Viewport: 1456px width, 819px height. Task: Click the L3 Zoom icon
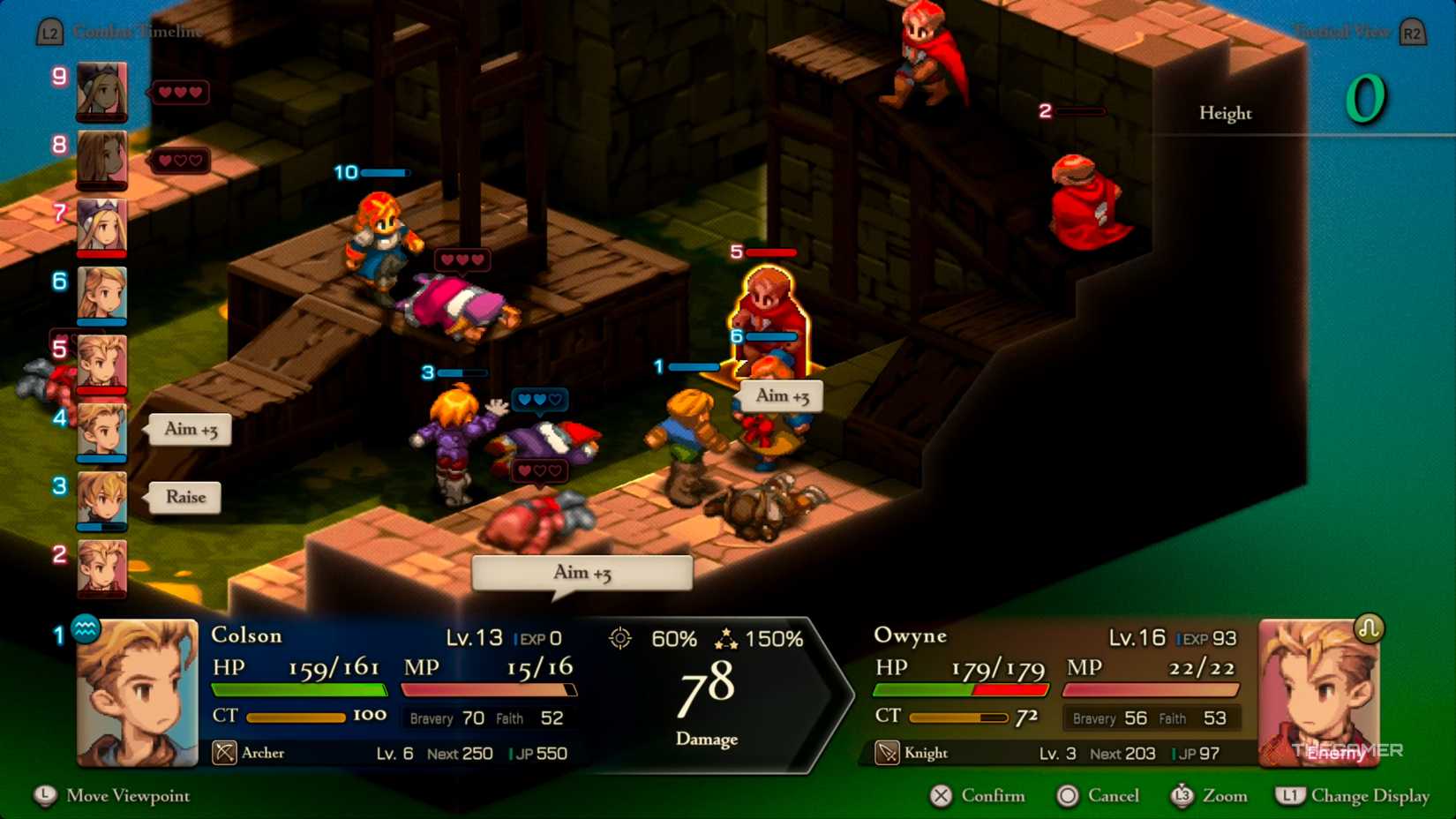(x=1182, y=796)
